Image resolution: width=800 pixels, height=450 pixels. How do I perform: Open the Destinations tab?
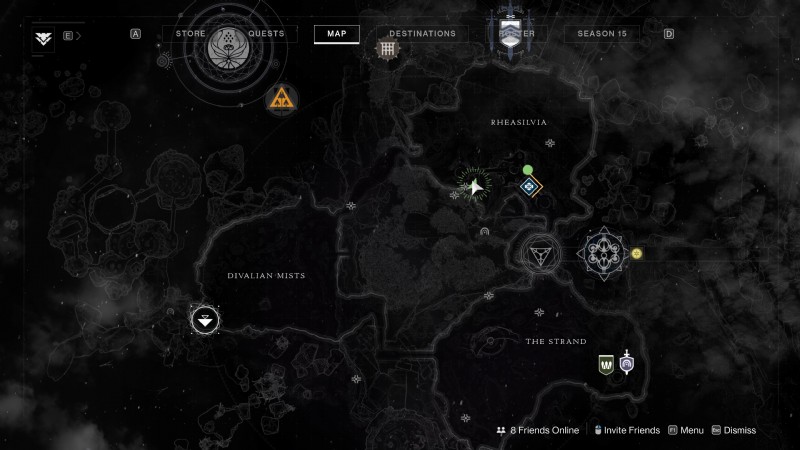422,34
